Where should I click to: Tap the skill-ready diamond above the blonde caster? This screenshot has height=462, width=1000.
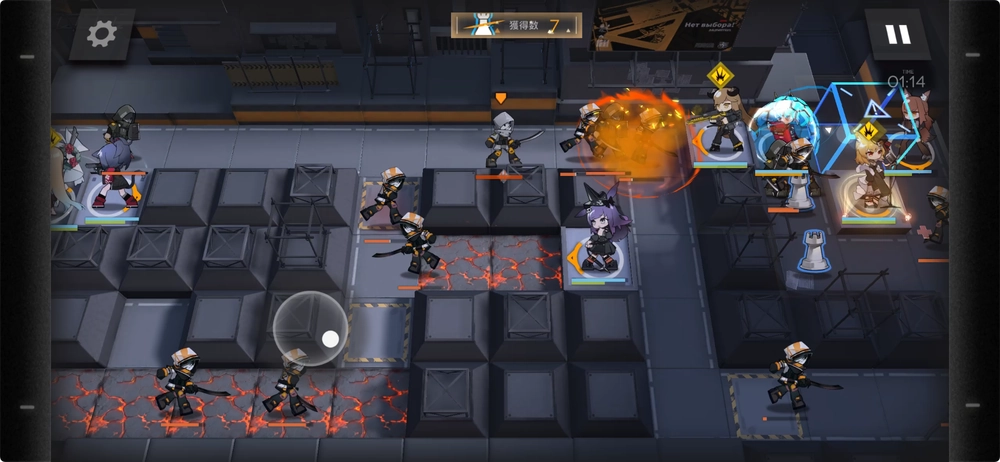(868, 131)
